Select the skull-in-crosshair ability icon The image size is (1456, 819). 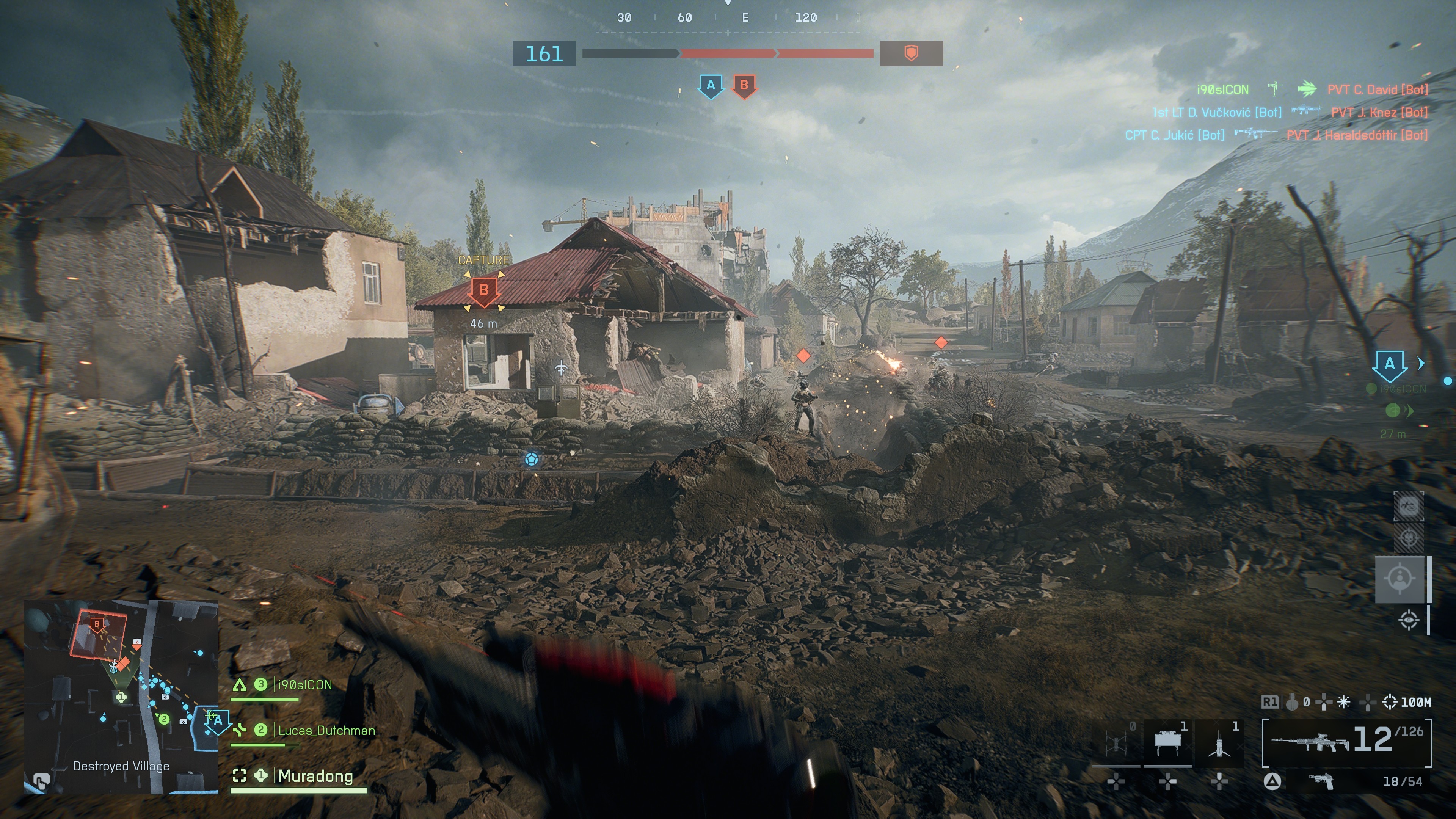[1408, 537]
